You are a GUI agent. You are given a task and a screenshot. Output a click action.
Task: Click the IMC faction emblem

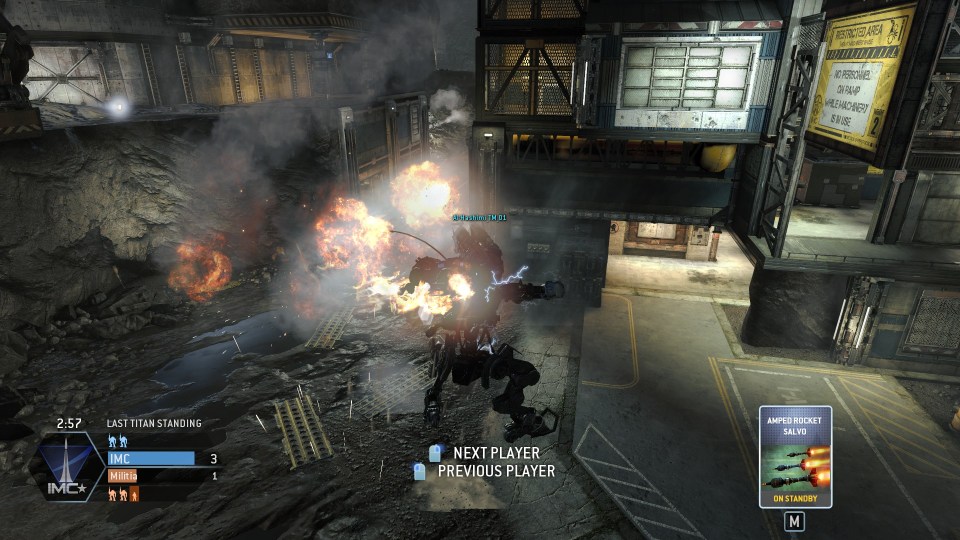[70, 466]
